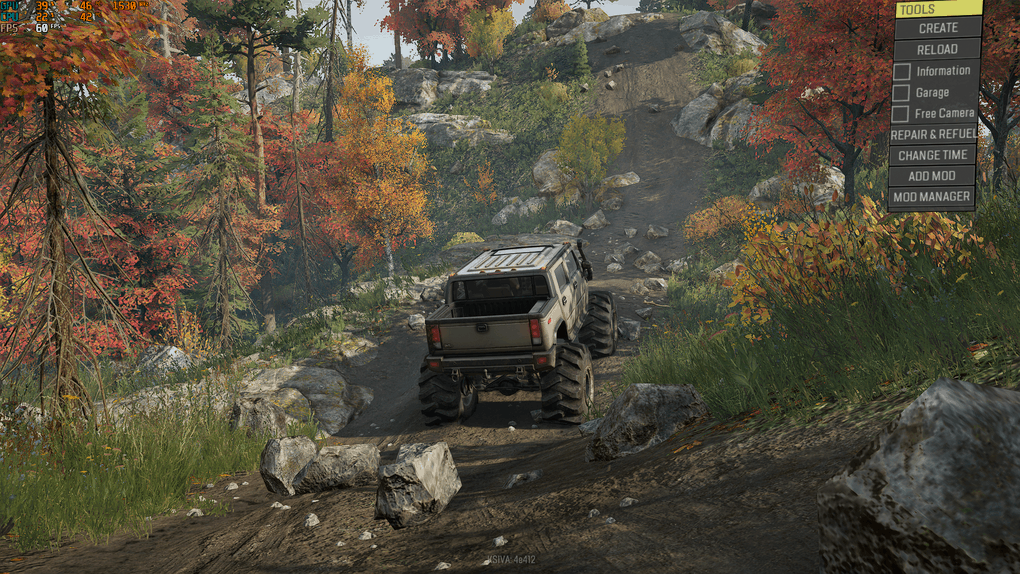This screenshot has width=1020, height=574.
Task: Click the Add Mod button
Action: click(932, 176)
